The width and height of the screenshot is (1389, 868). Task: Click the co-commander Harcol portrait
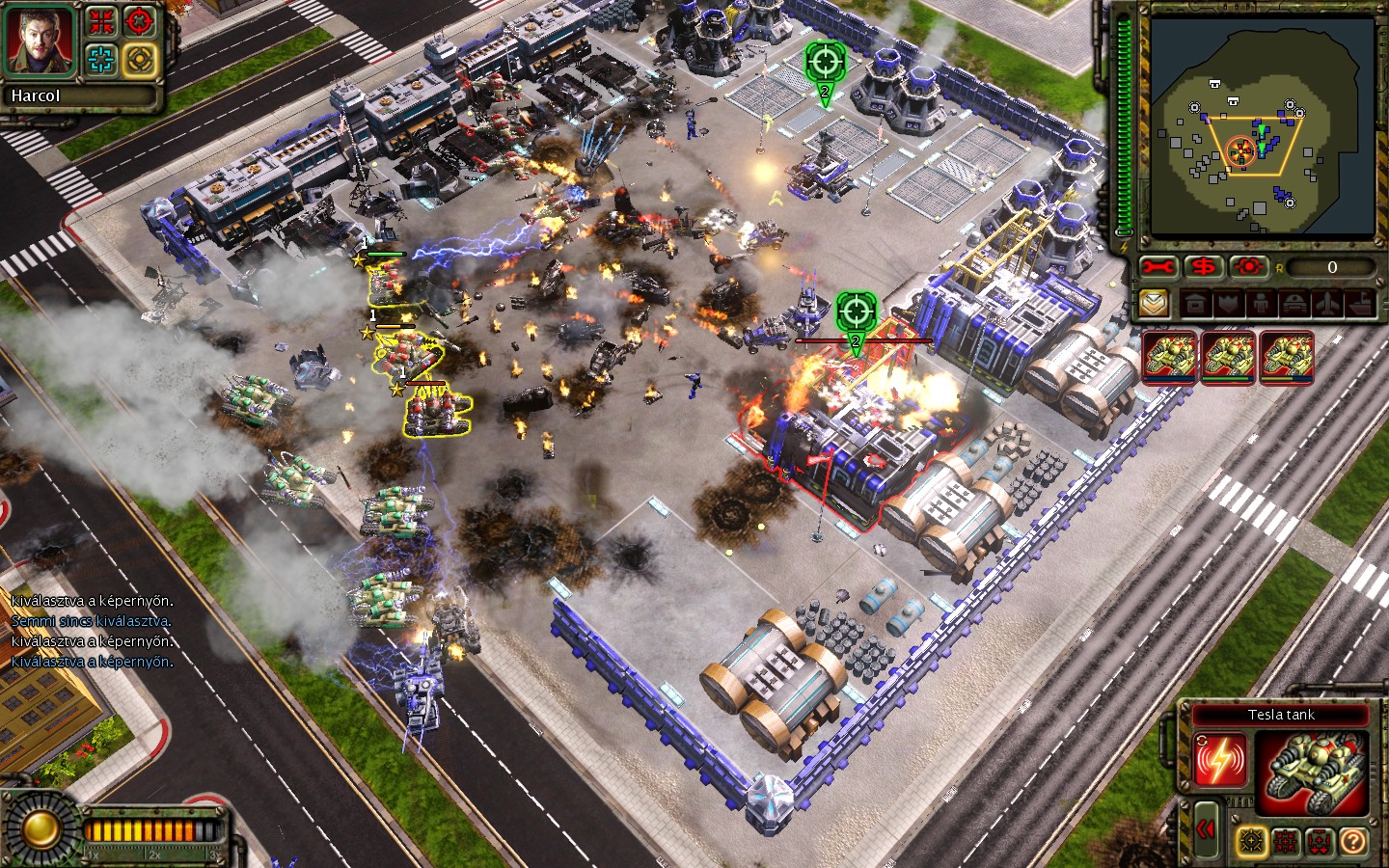[40, 41]
